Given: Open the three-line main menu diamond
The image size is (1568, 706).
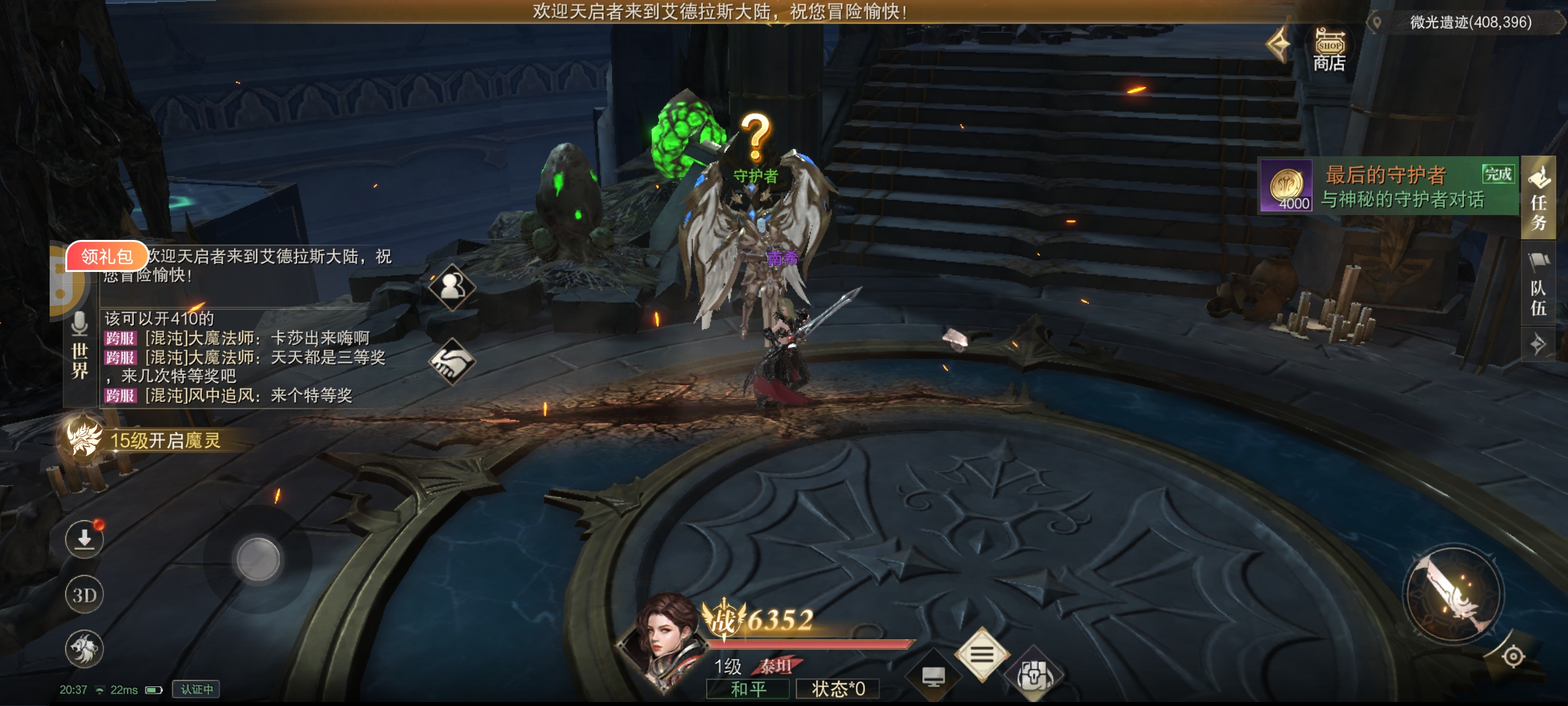Looking at the screenshot, I should click(x=981, y=654).
